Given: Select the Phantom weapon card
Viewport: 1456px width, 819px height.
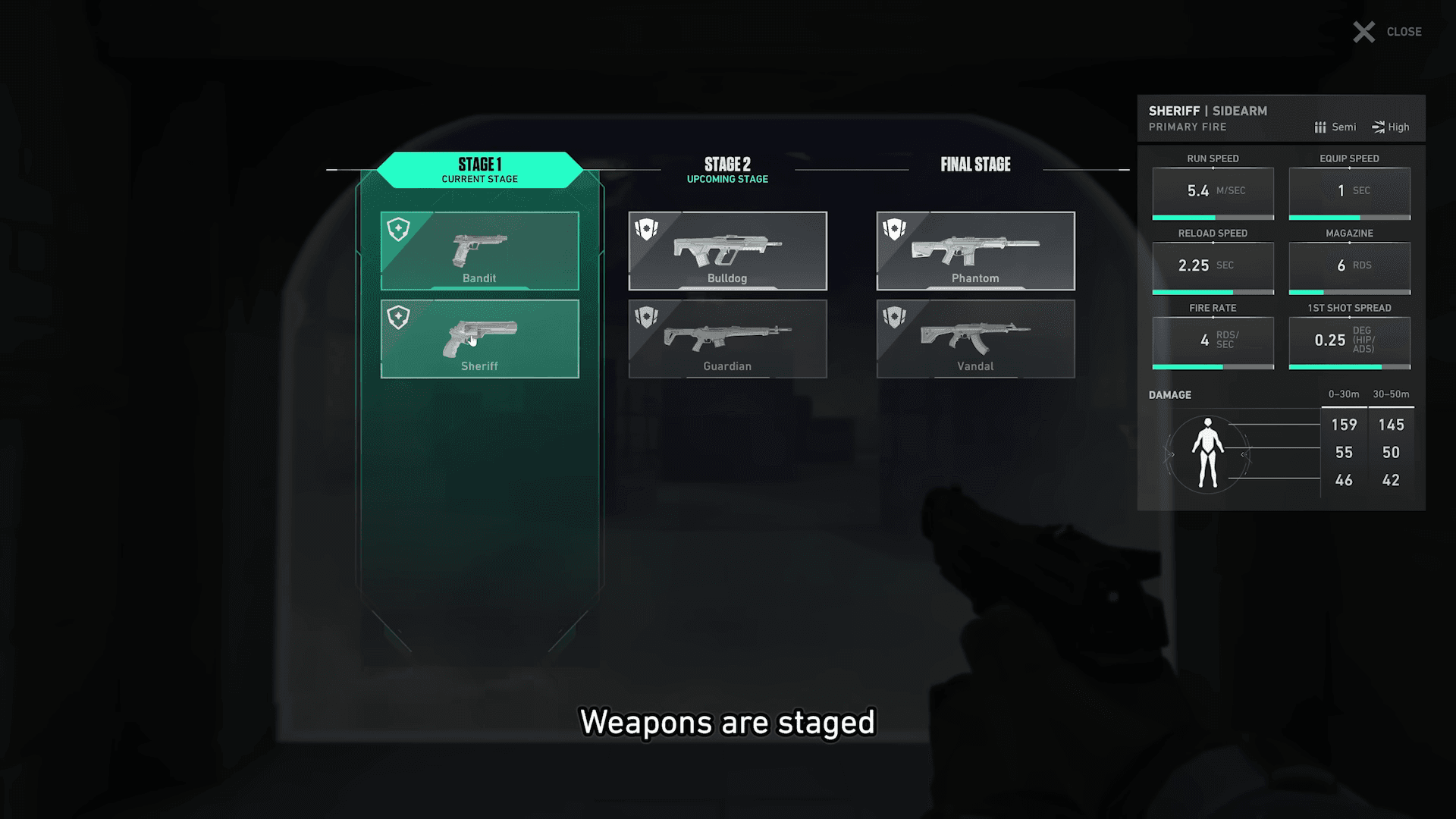Looking at the screenshot, I should 976,250.
